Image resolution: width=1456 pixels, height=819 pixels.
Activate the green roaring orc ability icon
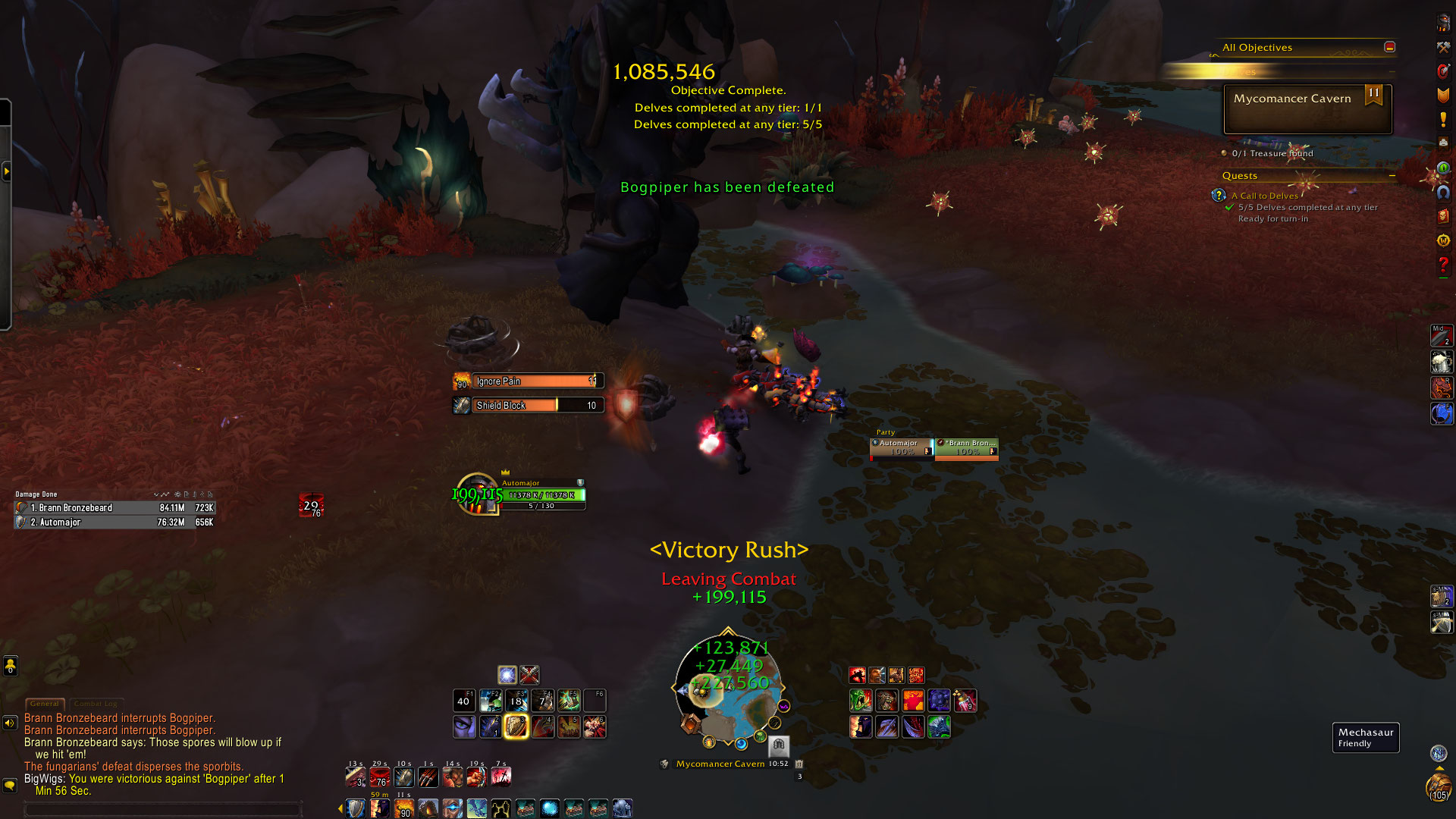(861, 701)
